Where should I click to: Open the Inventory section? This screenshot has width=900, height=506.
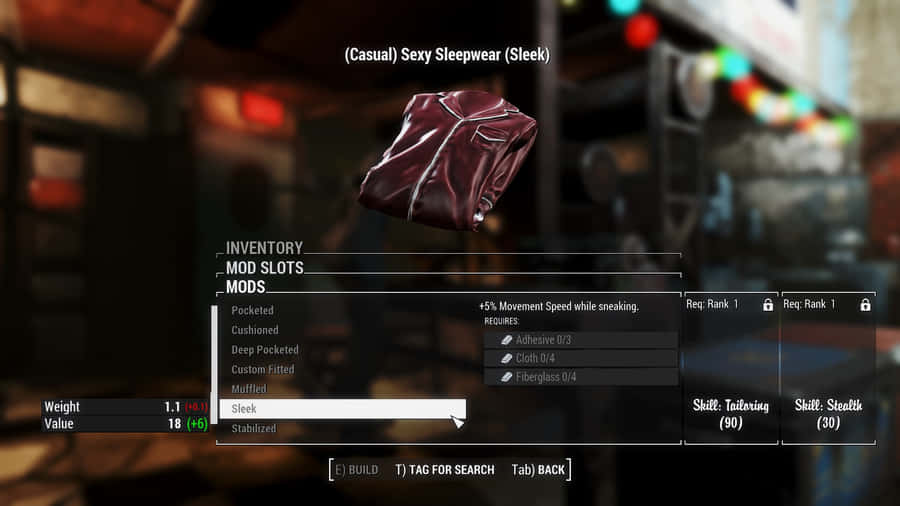coord(264,248)
